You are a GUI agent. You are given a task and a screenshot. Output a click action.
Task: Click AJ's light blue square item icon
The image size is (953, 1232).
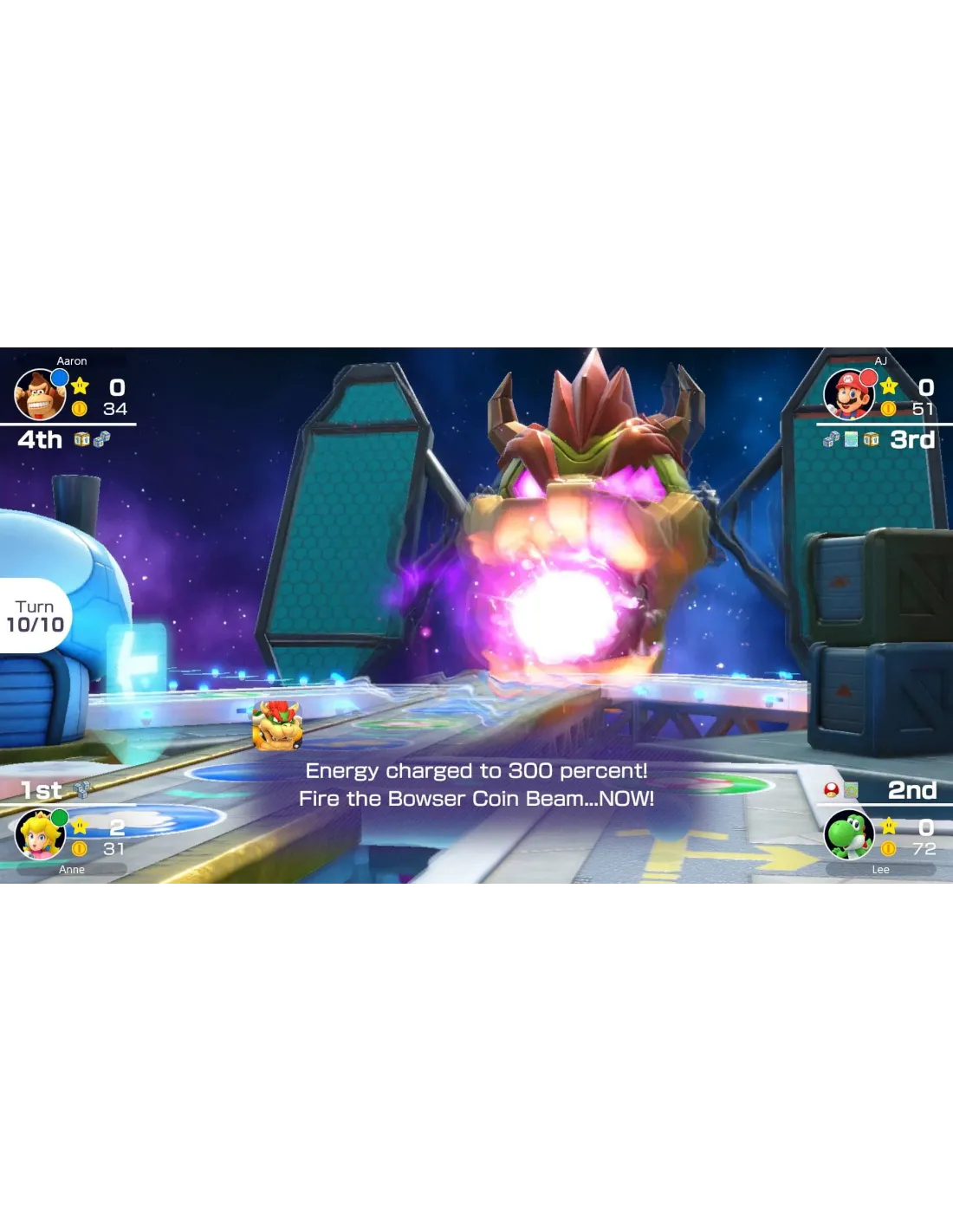pos(851,439)
